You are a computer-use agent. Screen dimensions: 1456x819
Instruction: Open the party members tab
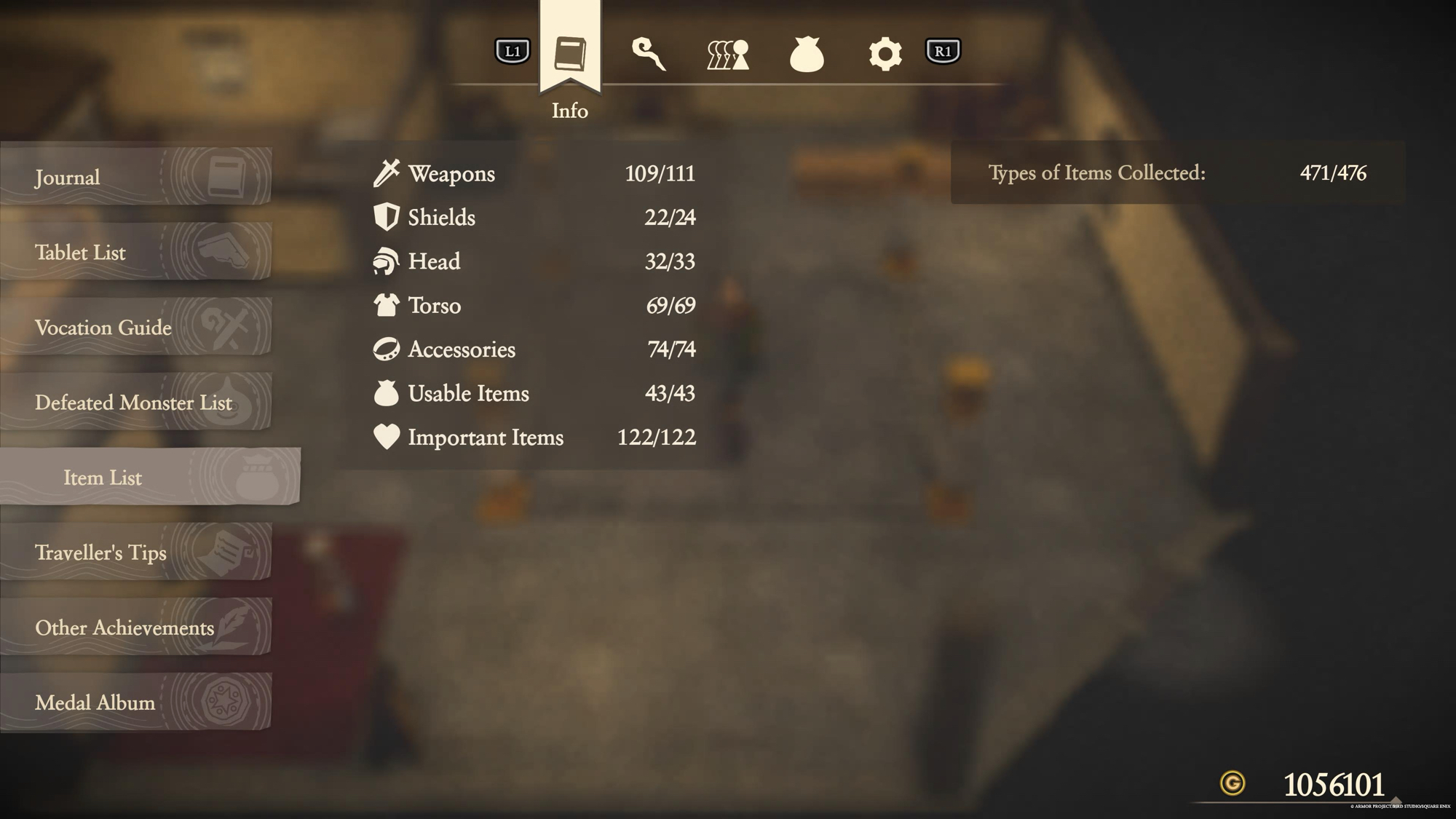728,54
